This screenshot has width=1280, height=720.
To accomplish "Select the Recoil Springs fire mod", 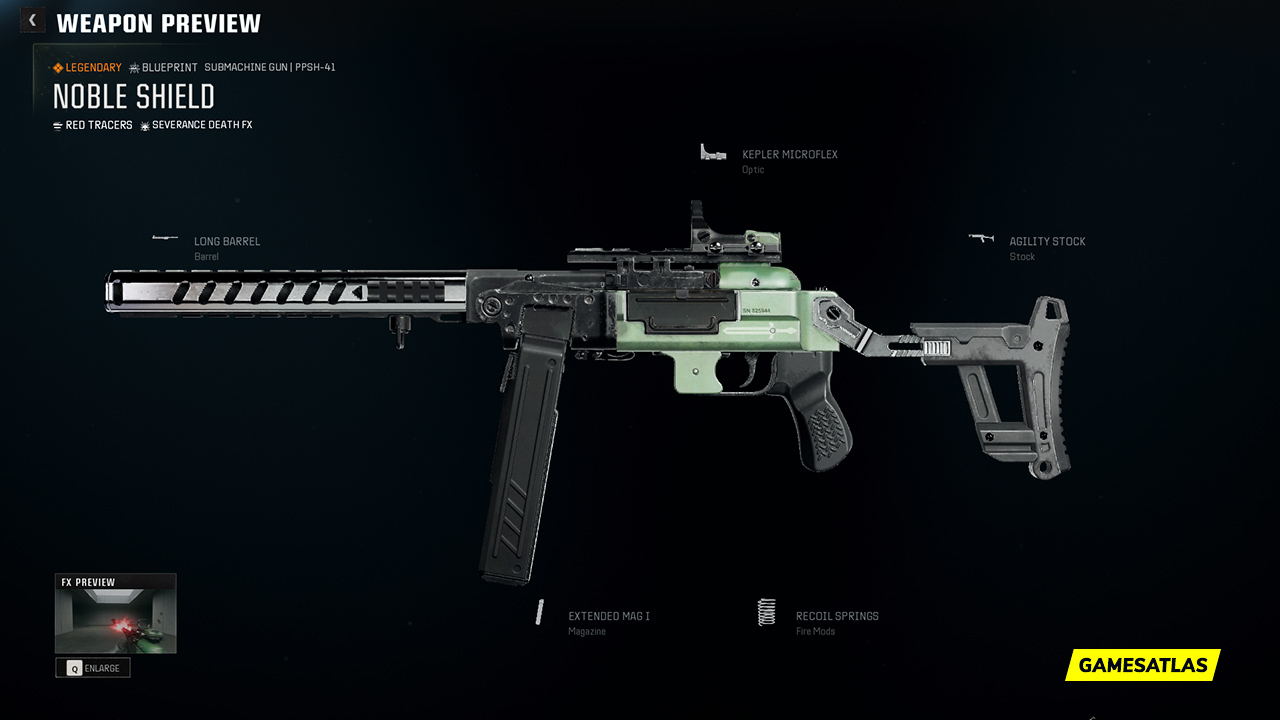I will (836, 617).
